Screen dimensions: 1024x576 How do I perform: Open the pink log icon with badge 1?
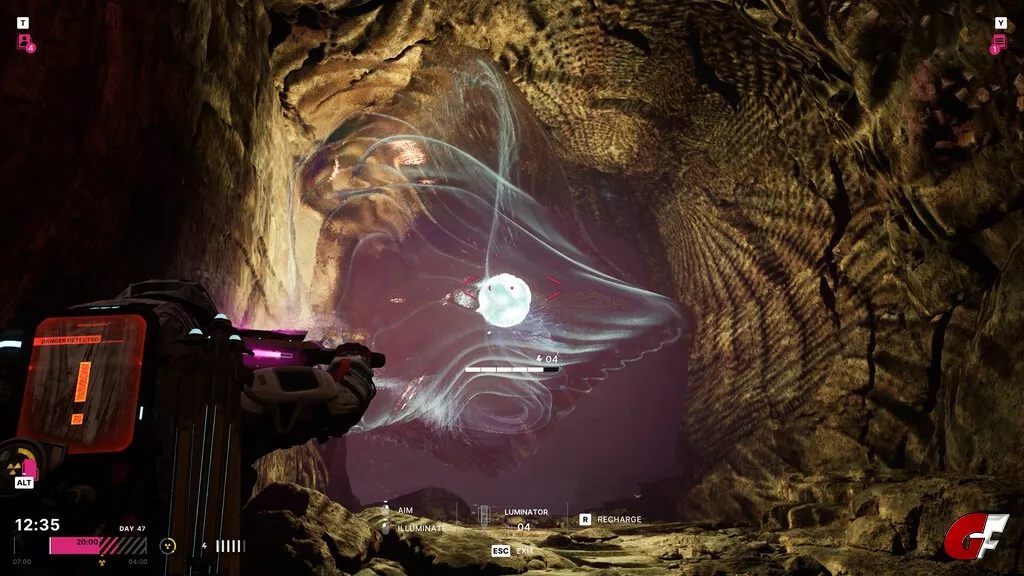[x=999, y=42]
